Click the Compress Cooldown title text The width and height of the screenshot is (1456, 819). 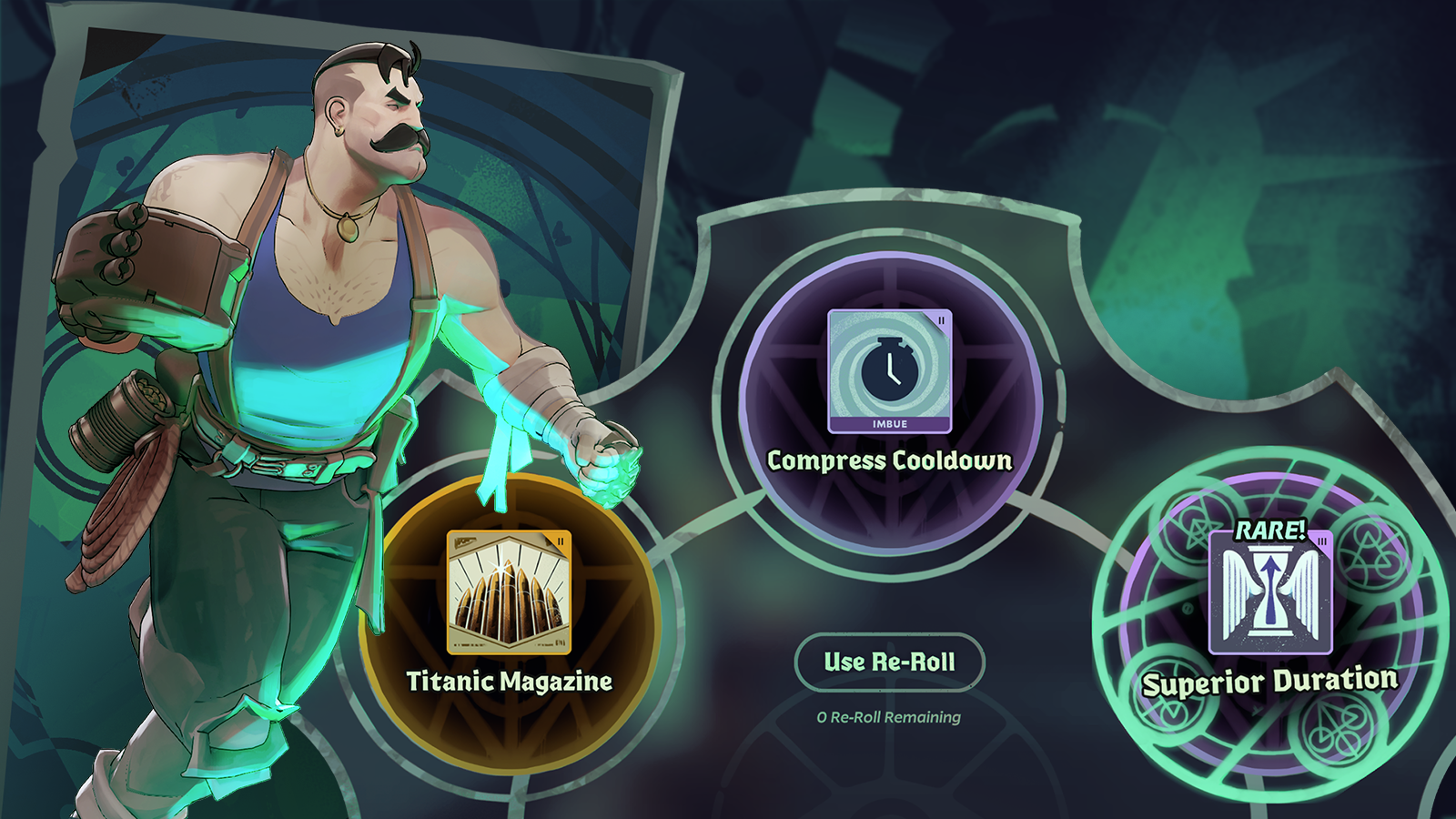click(889, 461)
